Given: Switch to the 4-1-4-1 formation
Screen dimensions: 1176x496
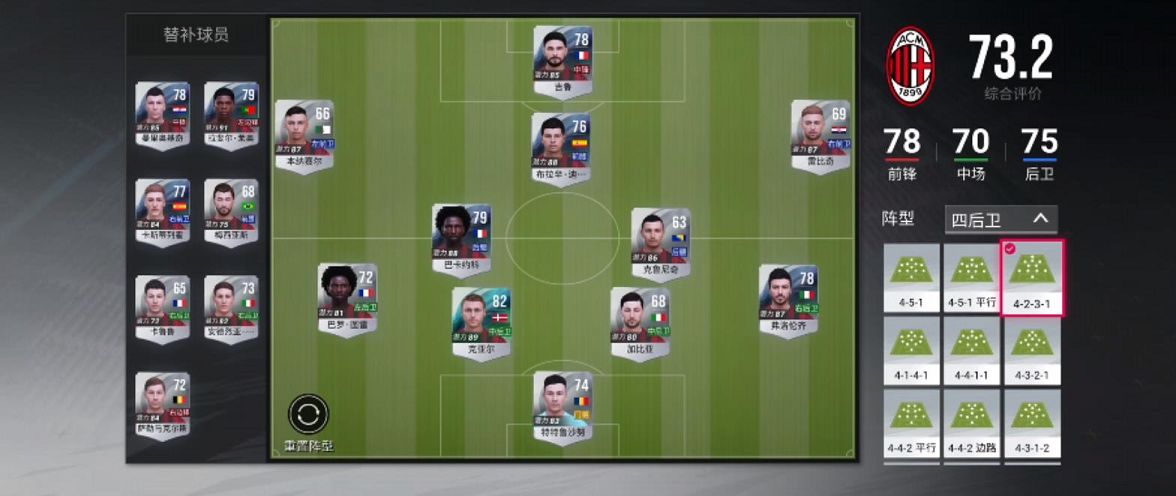Looking at the screenshot, I should (911, 350).
